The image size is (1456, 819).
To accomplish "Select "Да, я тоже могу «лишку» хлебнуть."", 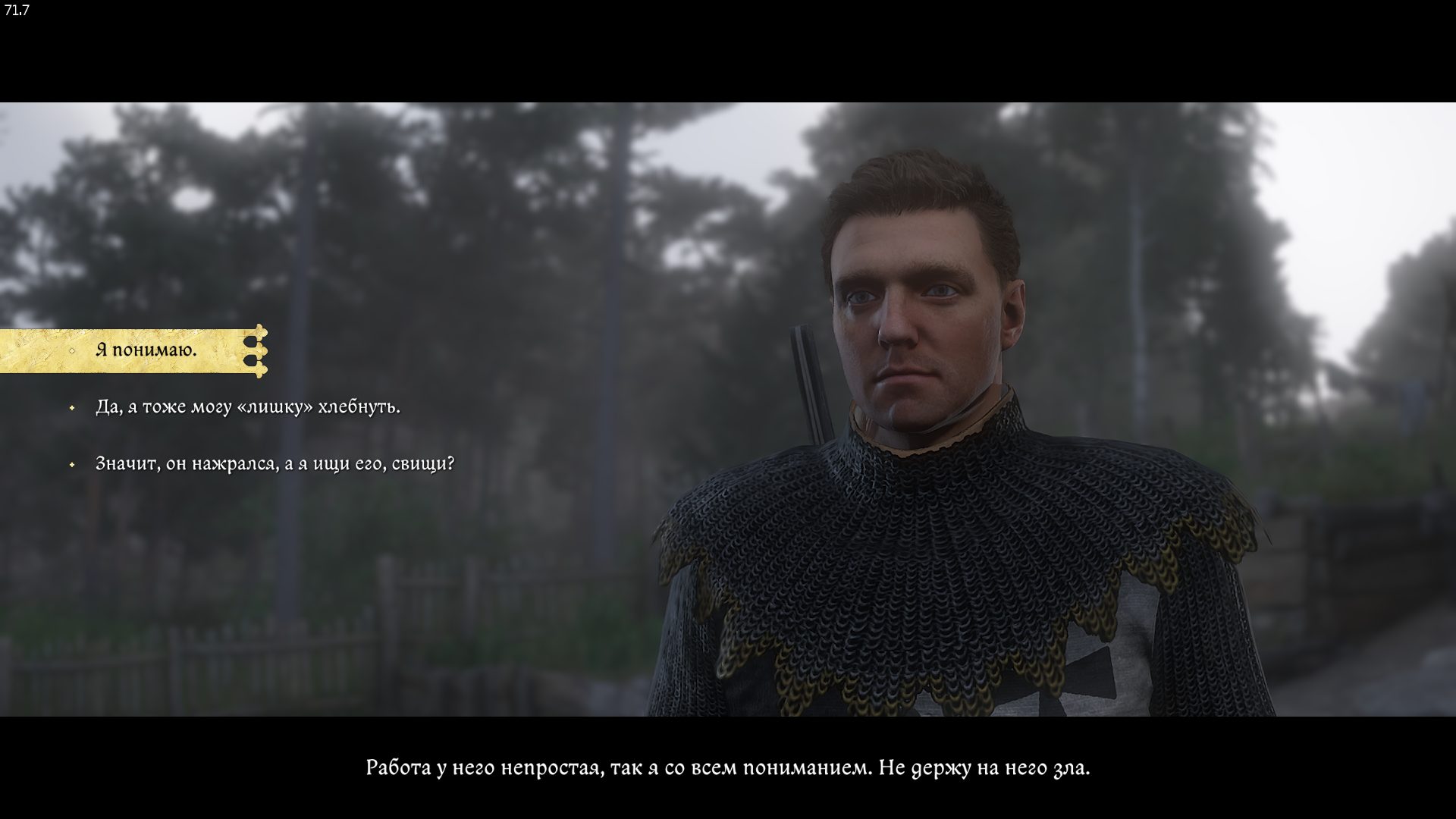I will (247, 407).
